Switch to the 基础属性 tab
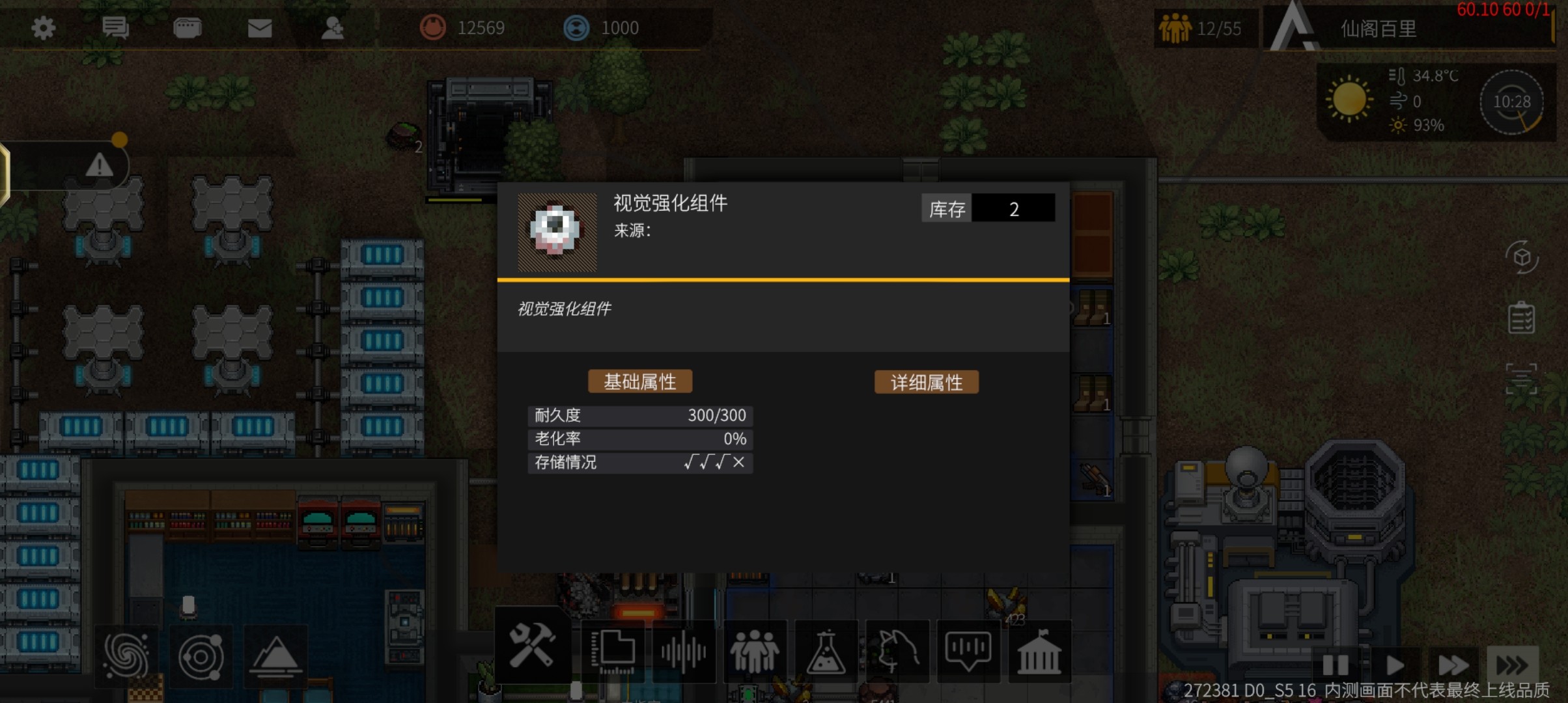The image size is (1568, 703). tap(639, 381)
